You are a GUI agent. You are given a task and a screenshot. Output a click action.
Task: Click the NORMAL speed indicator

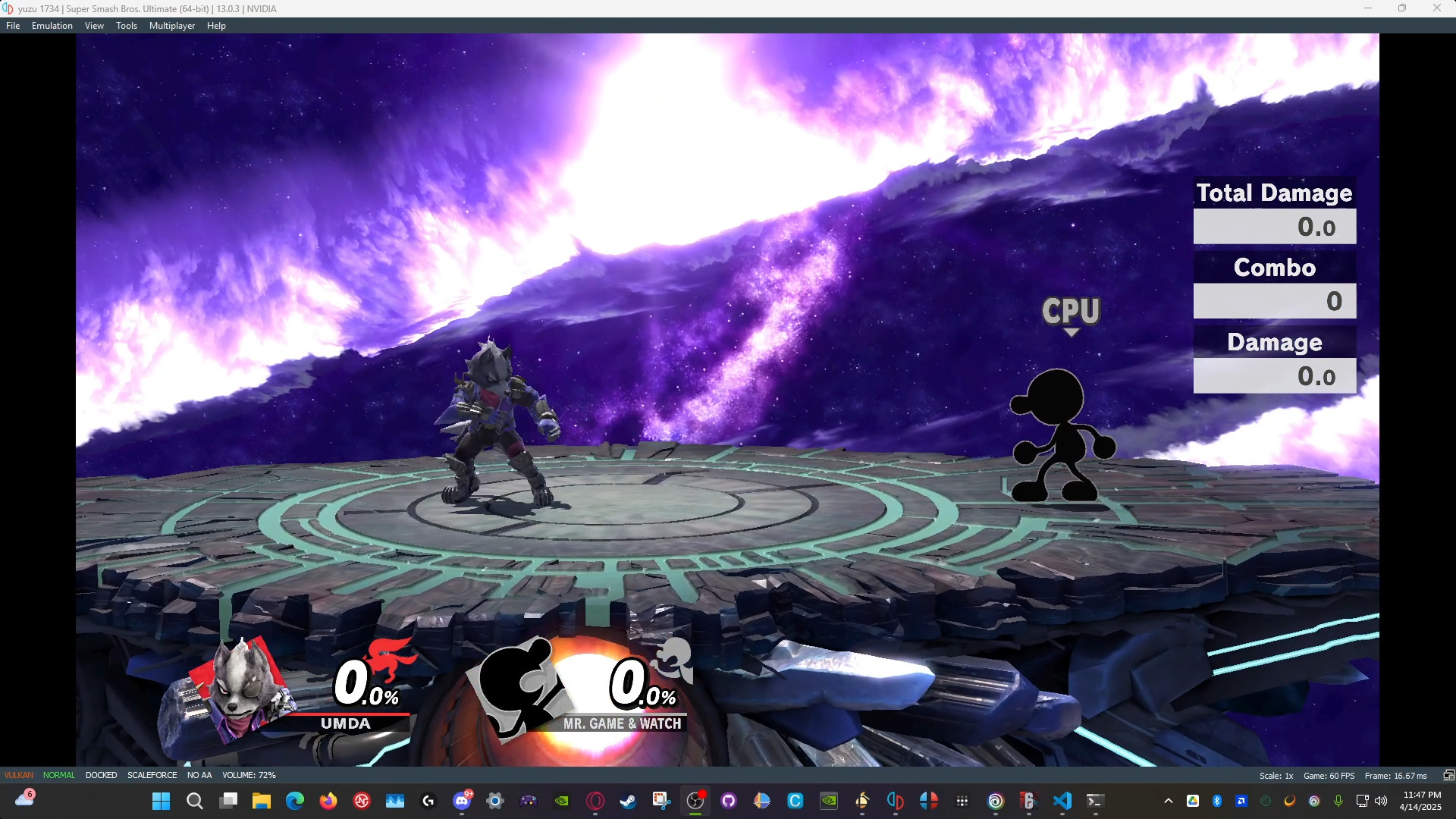[58, 775]
